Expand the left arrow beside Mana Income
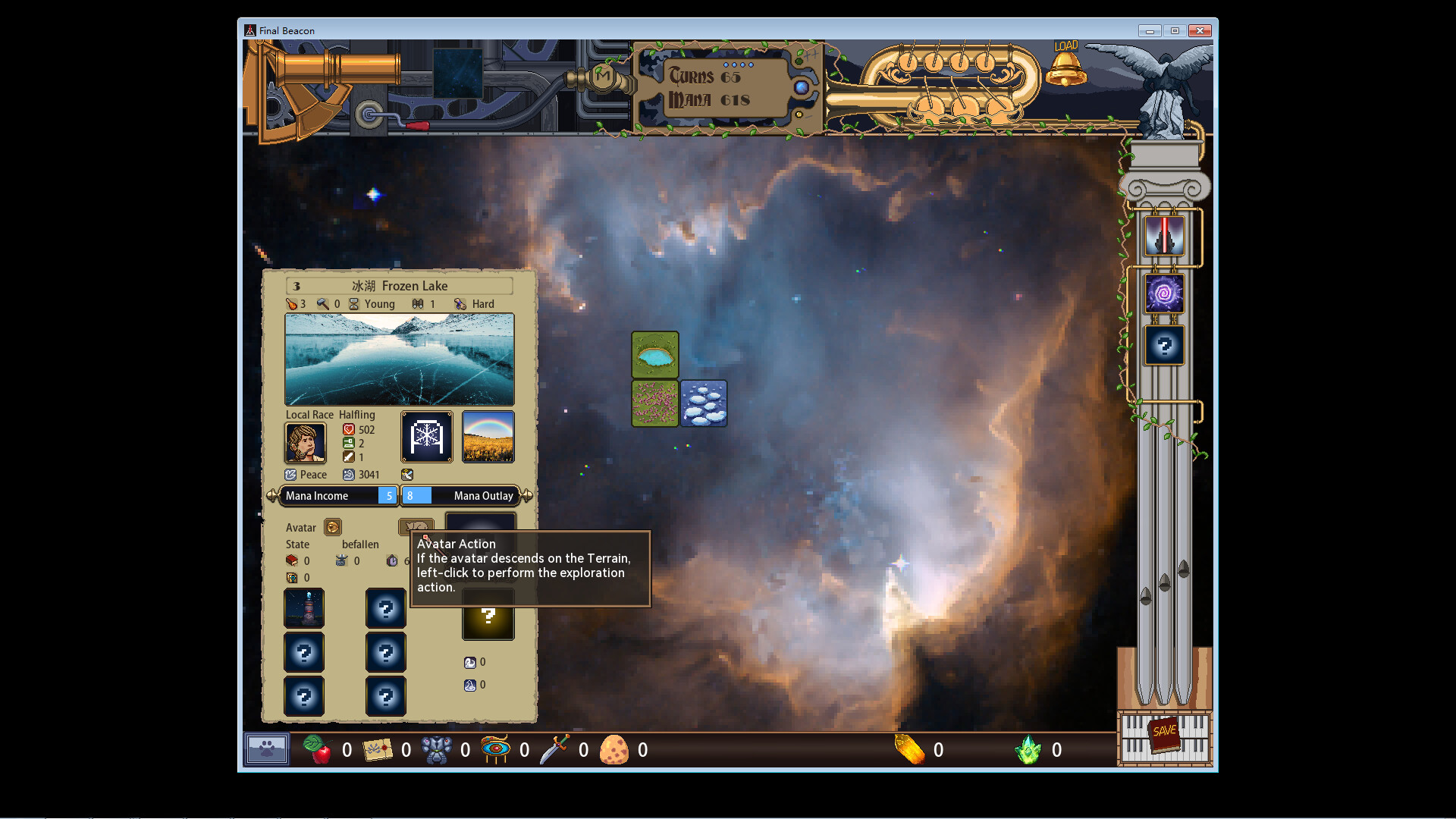Image resolution: width=1456 pixels, height=819 pixels. click(273, 495)
